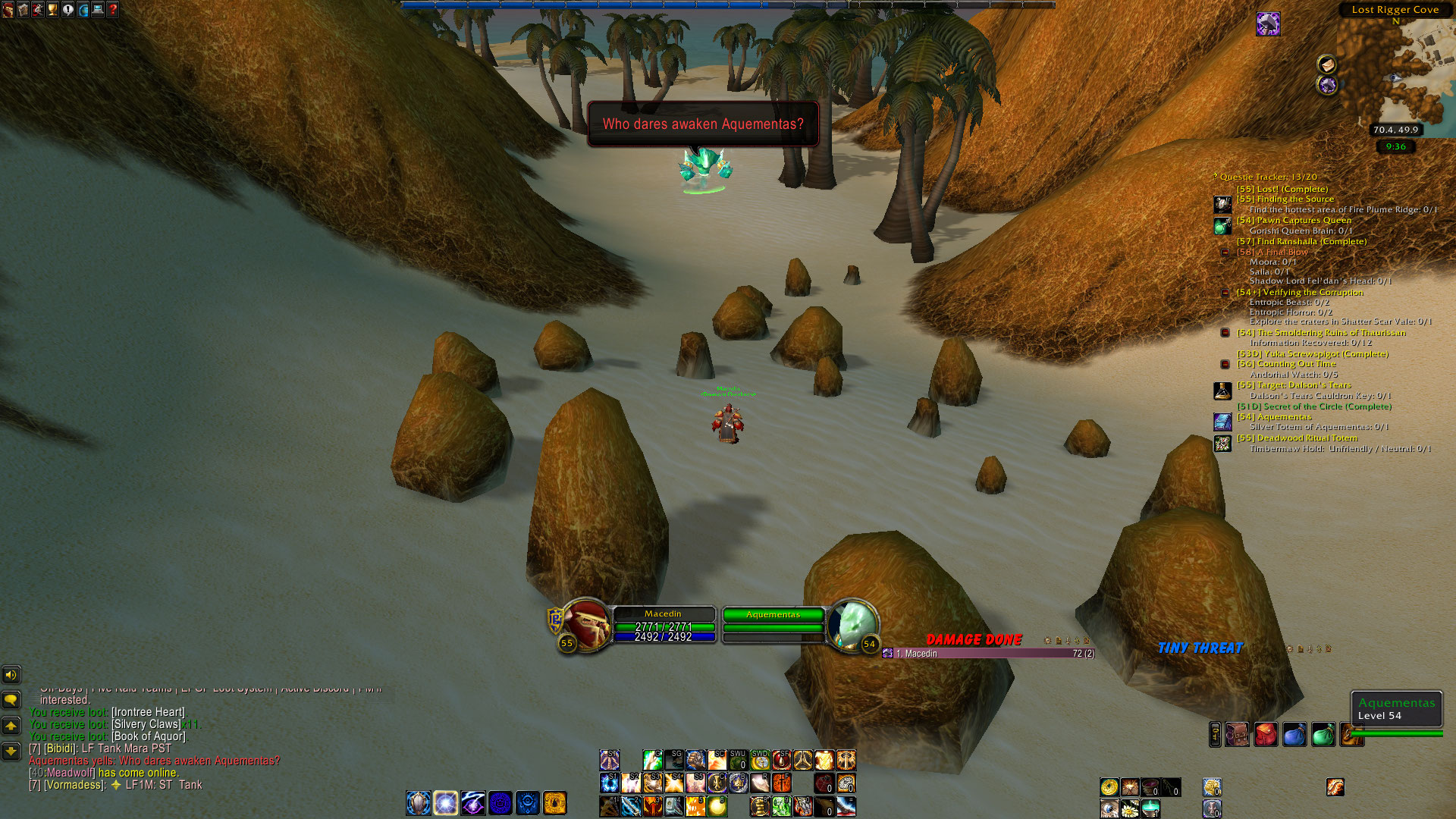This screenshot has width=1456, height=819.
Task: Click the red question mark help button
Action: [113, 10]
